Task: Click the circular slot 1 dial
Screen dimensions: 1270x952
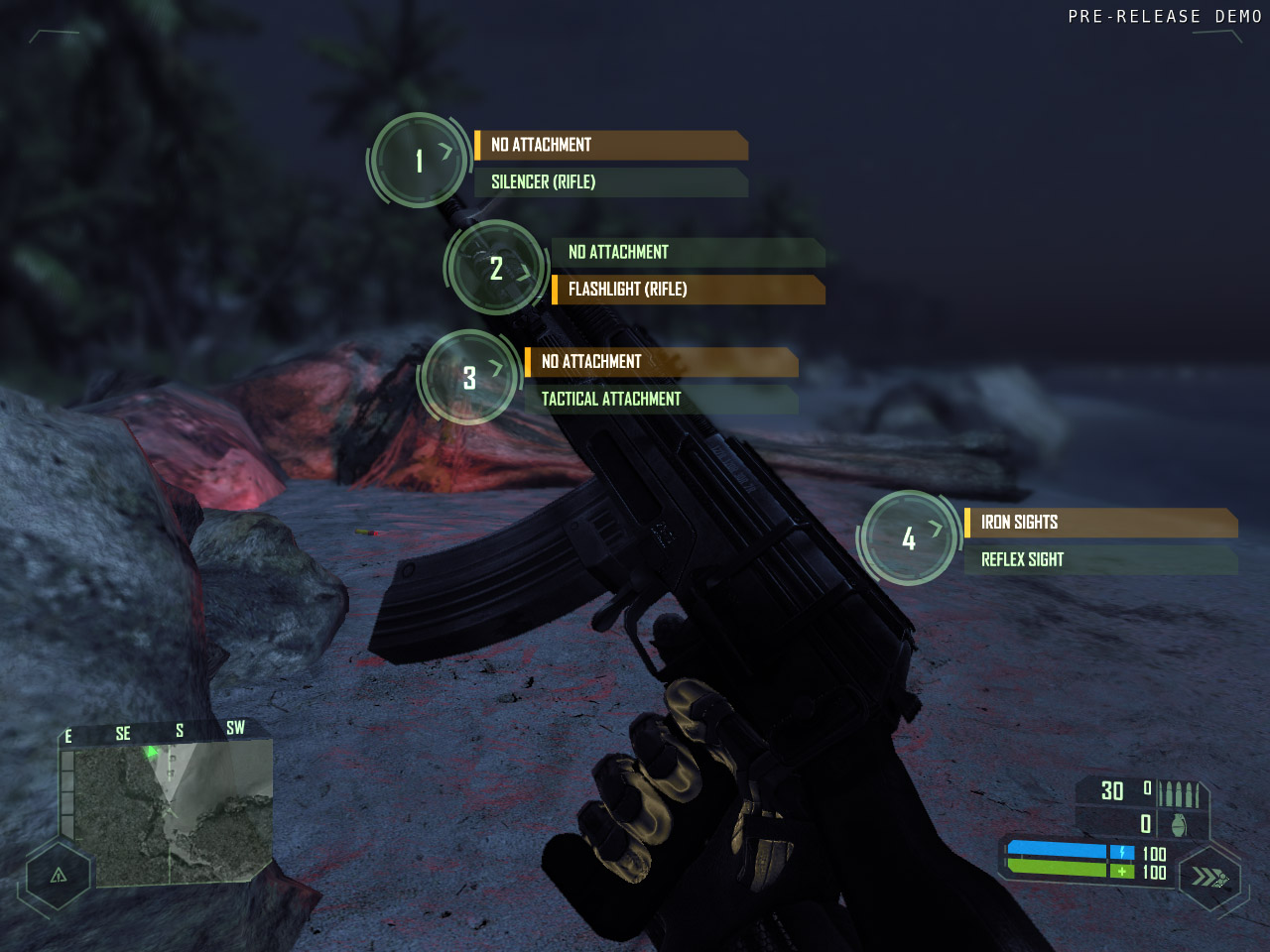Action: [x=420, y=160]
